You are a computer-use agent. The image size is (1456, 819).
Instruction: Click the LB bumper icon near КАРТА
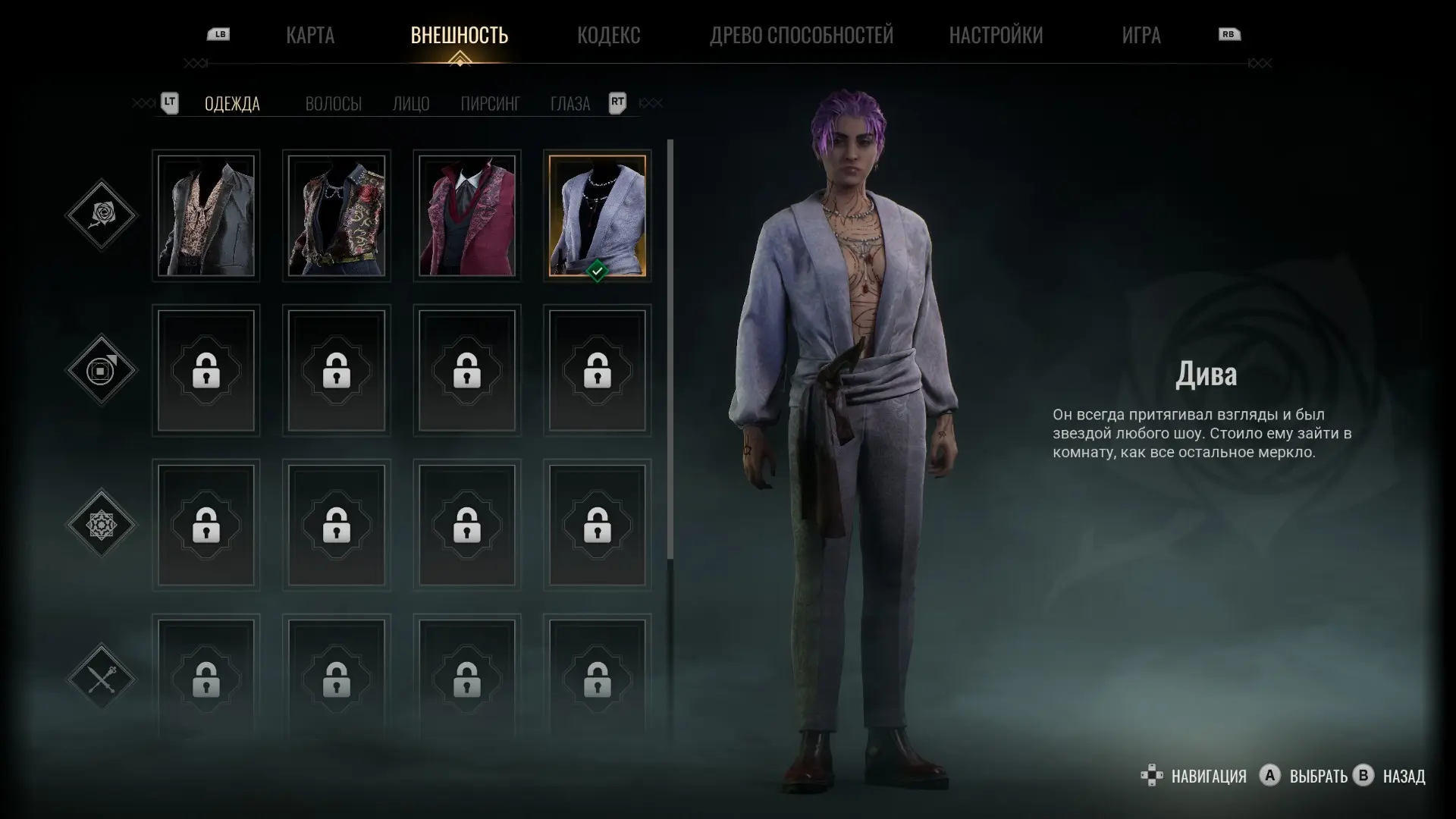click(218, 34)
